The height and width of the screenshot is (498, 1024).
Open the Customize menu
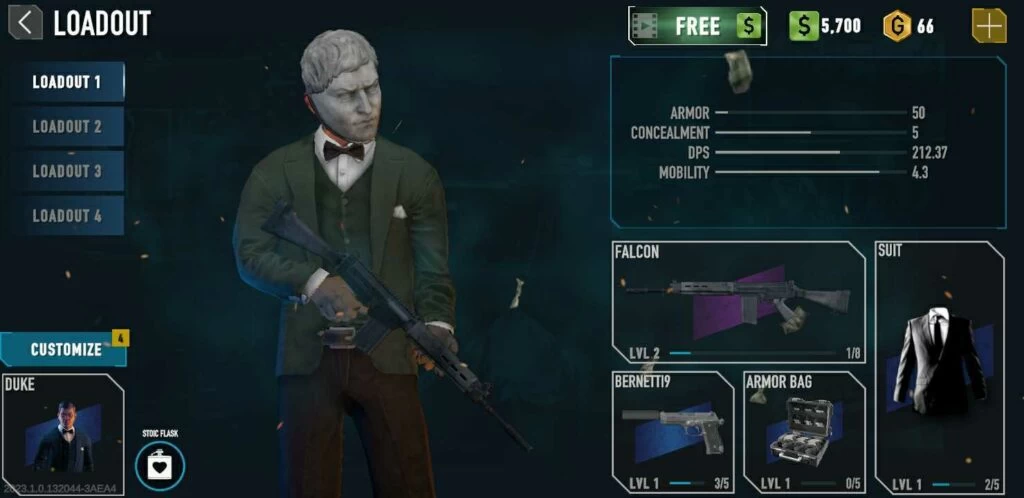click(x=64, y=349)
